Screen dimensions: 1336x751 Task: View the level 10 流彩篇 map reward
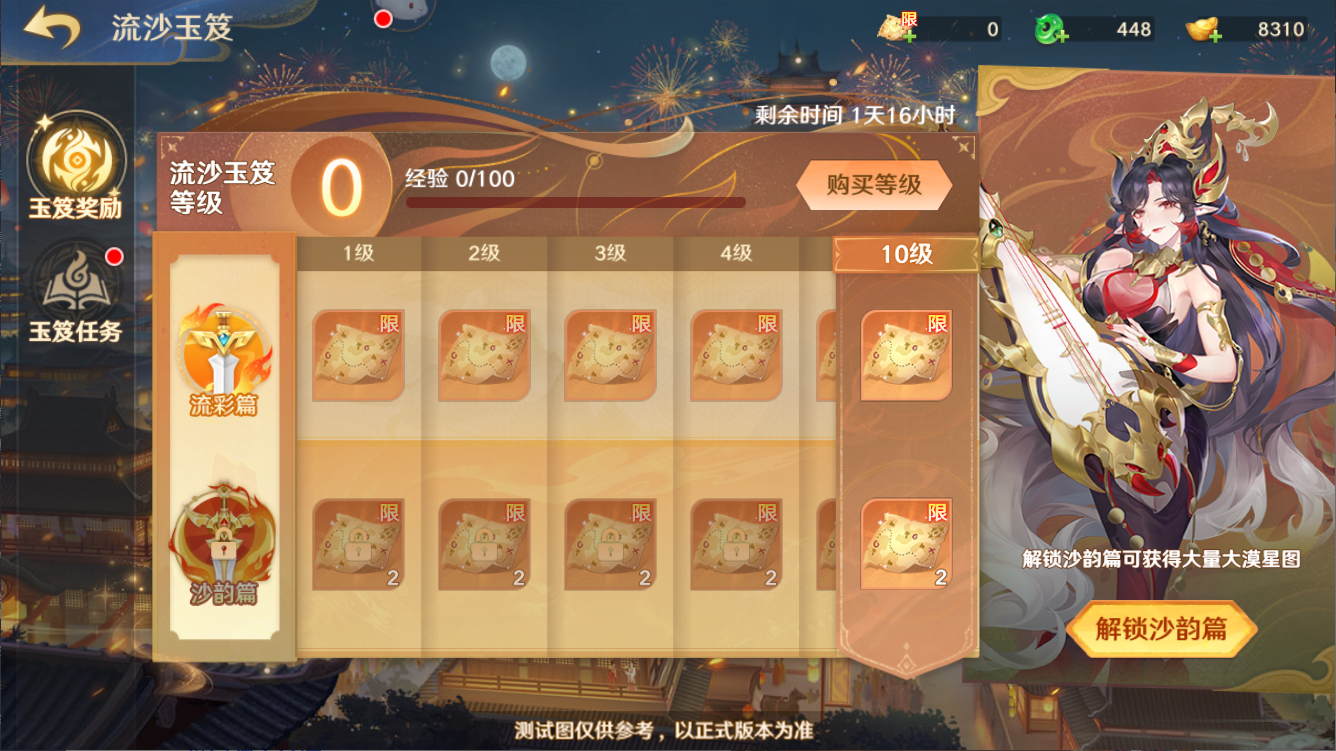[x=906, y=356]
